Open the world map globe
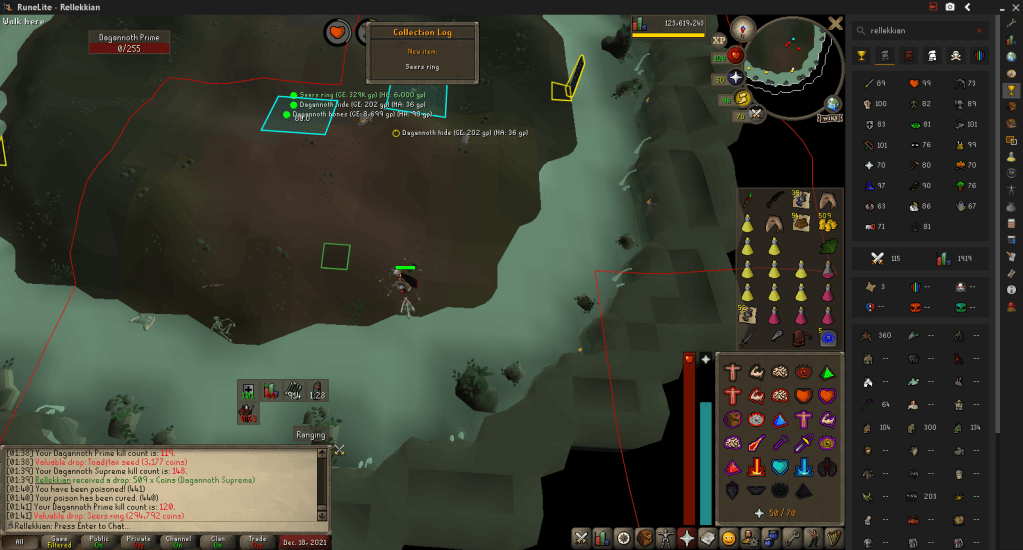1023x550 pixels. pos(832,103)
